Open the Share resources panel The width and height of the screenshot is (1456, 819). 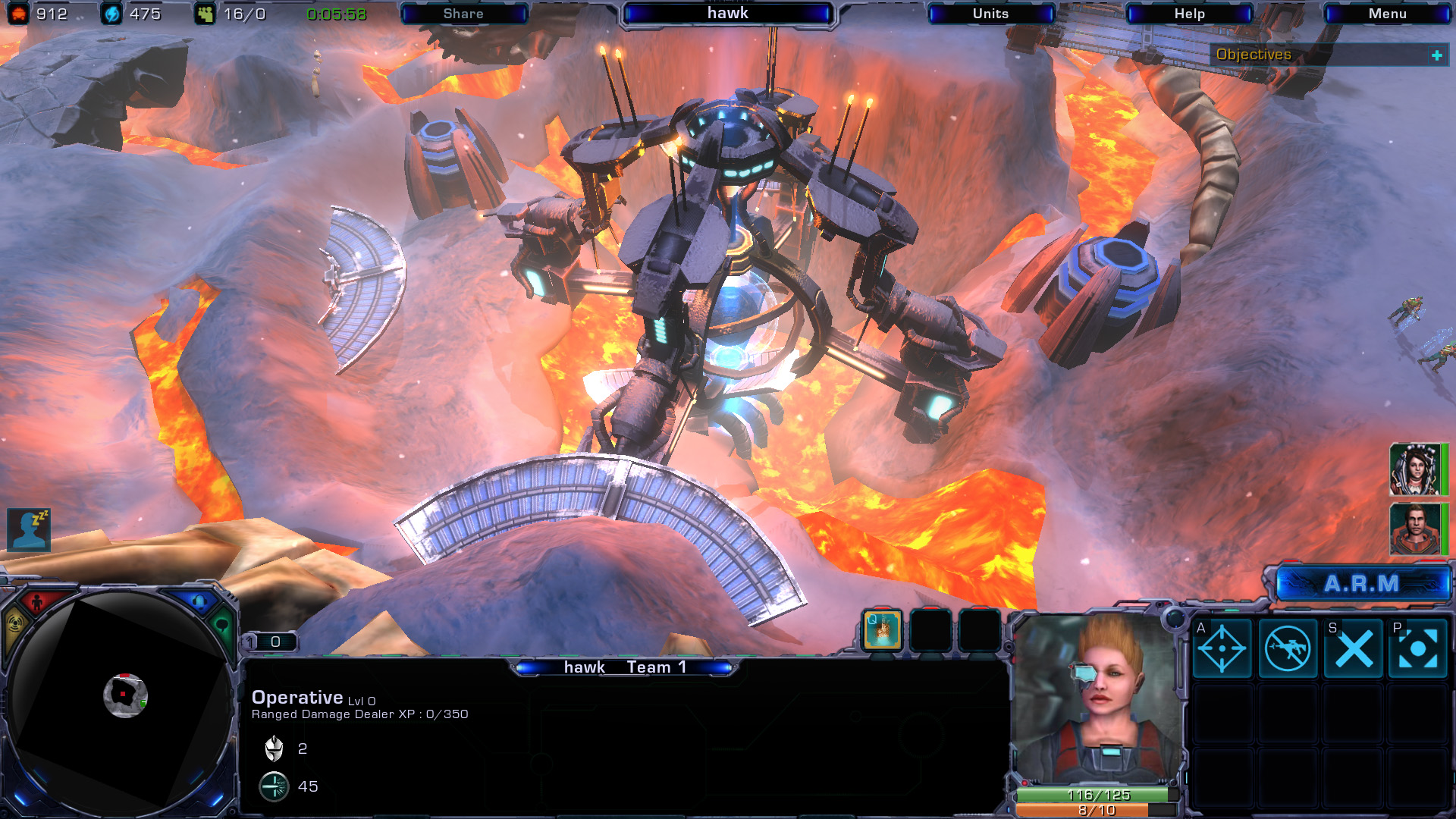coord(463,14)
